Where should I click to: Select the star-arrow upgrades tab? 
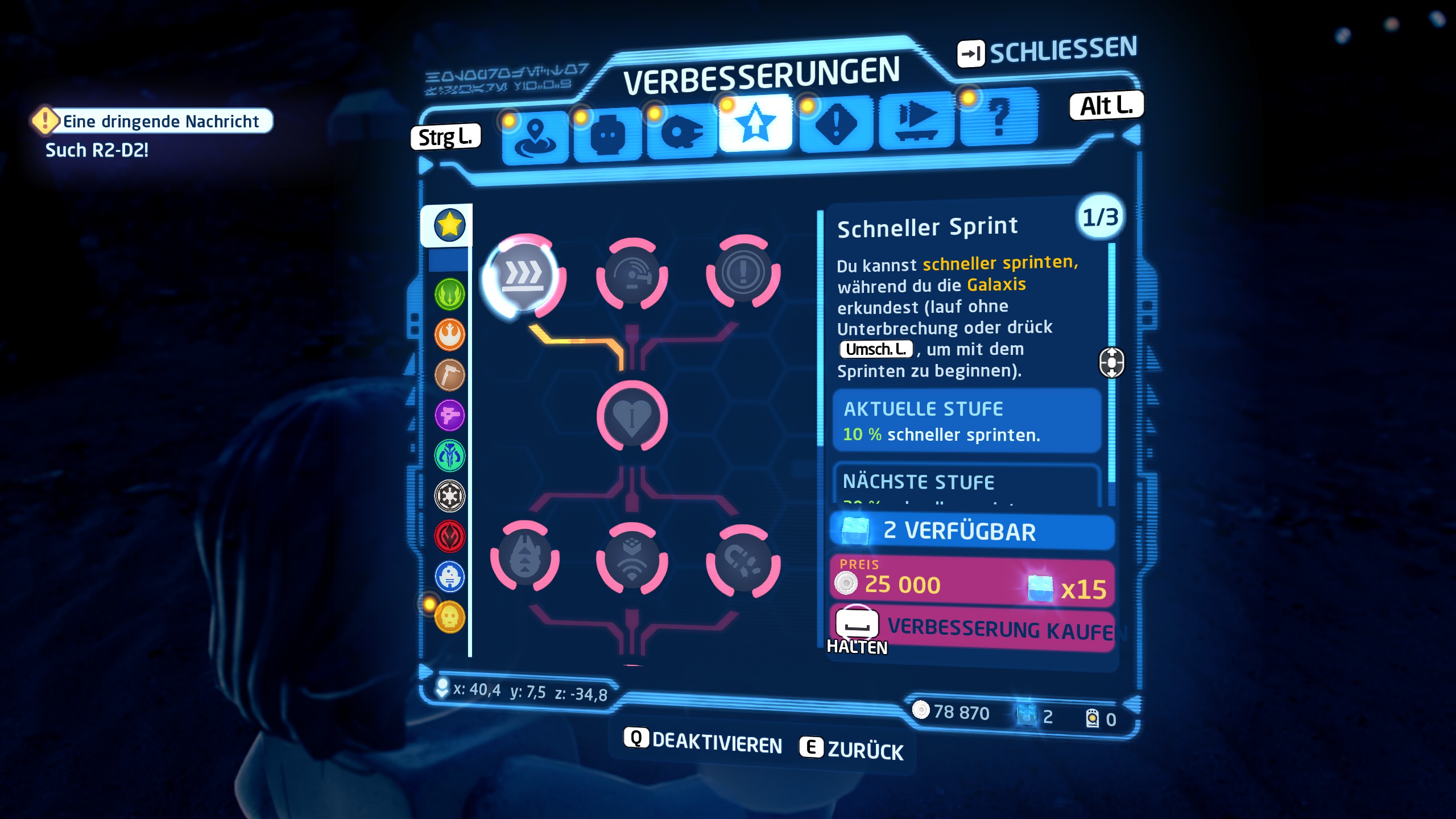[755, 124]
